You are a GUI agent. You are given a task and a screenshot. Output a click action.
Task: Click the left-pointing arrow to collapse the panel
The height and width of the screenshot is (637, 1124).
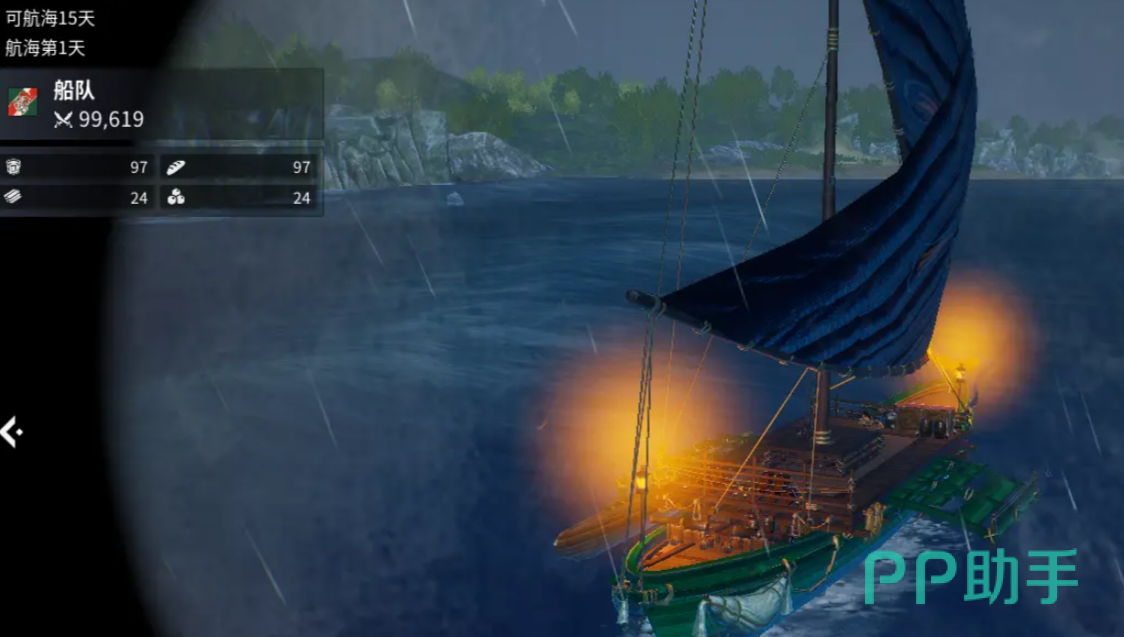pyautogui.click(x=11, y=432)
